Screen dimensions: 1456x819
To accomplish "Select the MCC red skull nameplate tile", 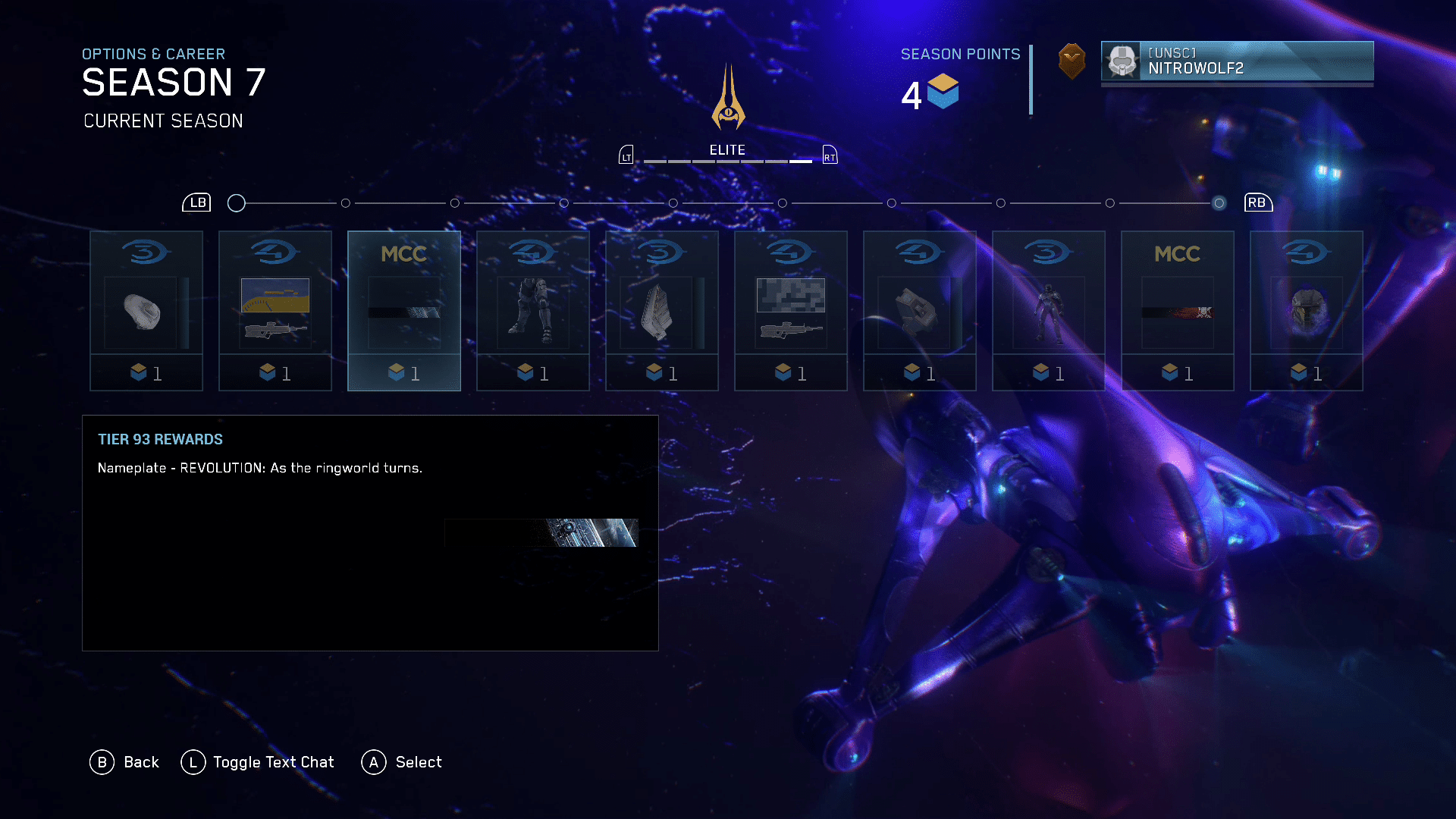I will coord(1178,311).
